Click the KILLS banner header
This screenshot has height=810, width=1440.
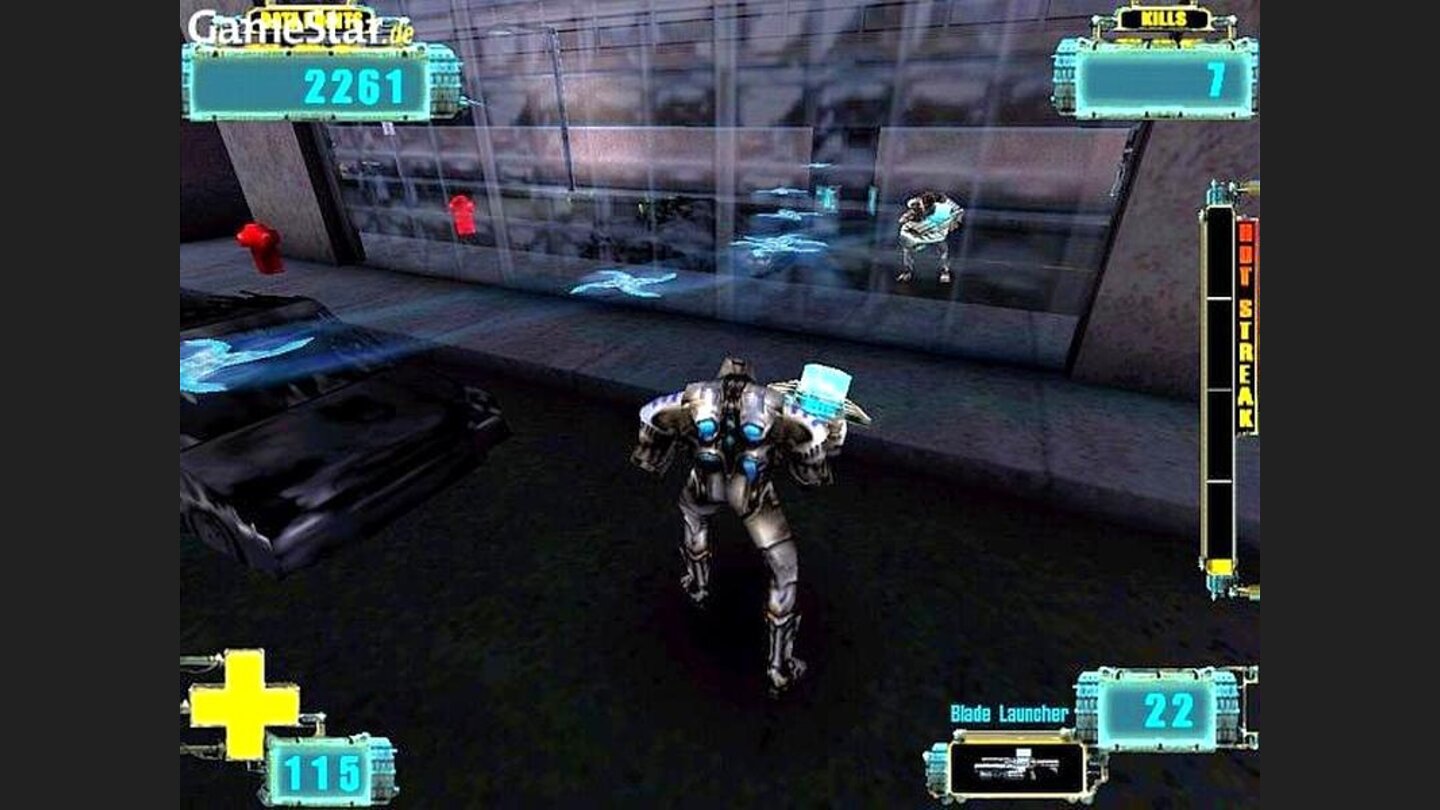pos(1165,18)
